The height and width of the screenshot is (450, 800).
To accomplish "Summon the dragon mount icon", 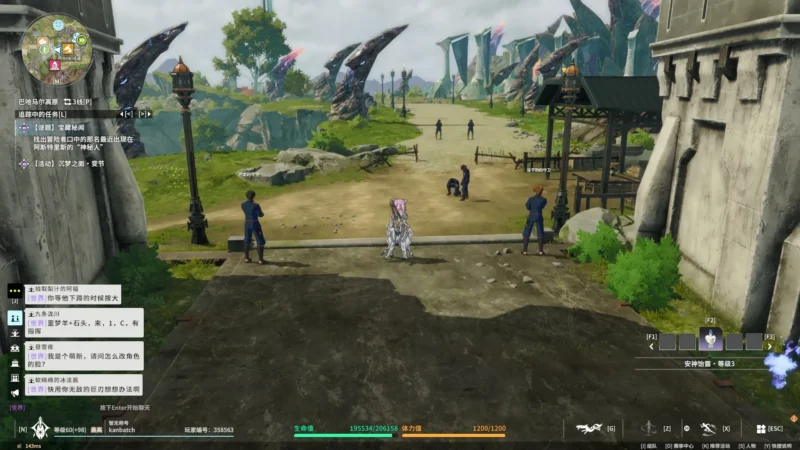I will coord(589,429).
